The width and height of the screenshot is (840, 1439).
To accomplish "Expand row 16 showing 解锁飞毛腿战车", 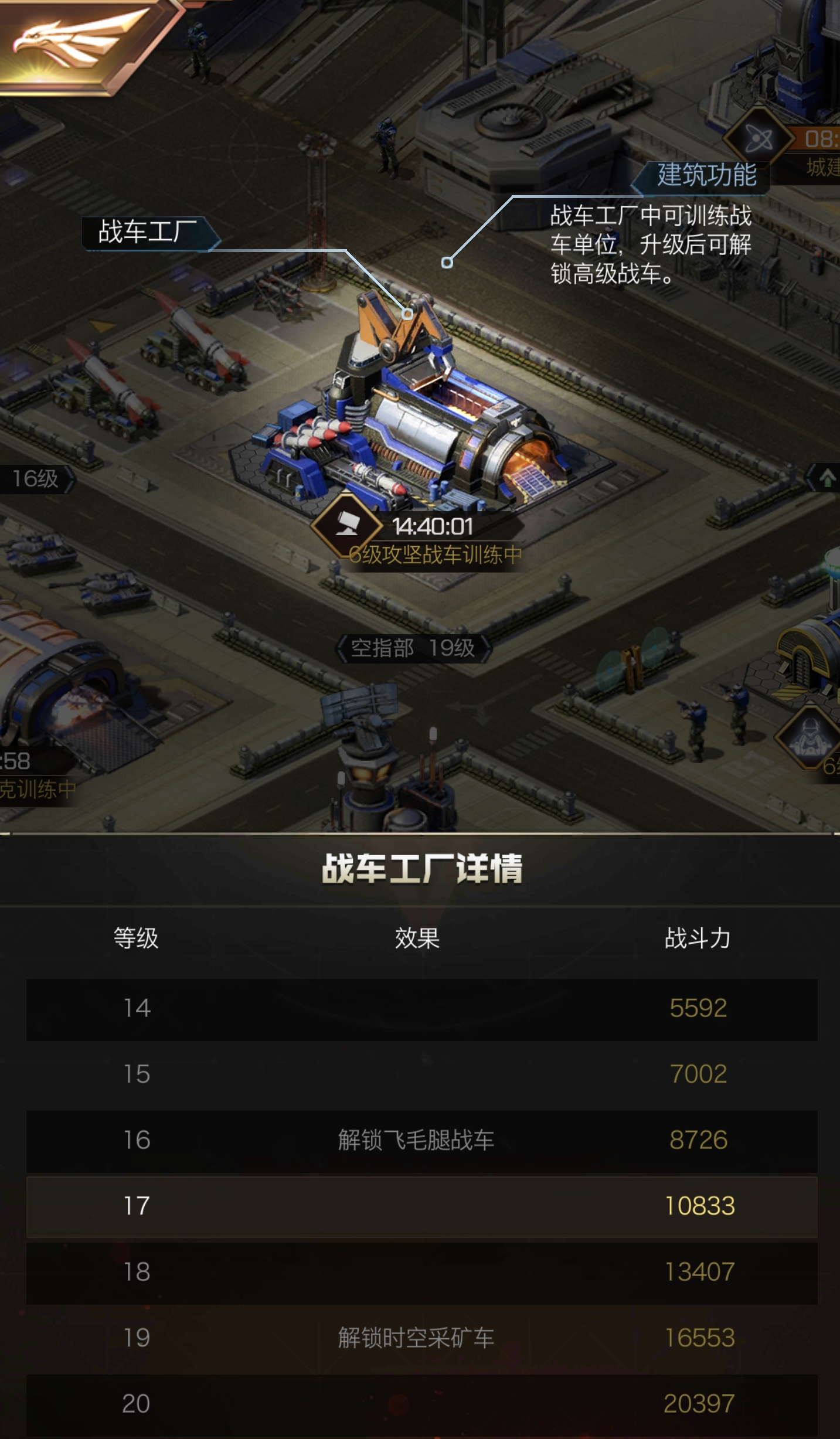I will 420,1140.
